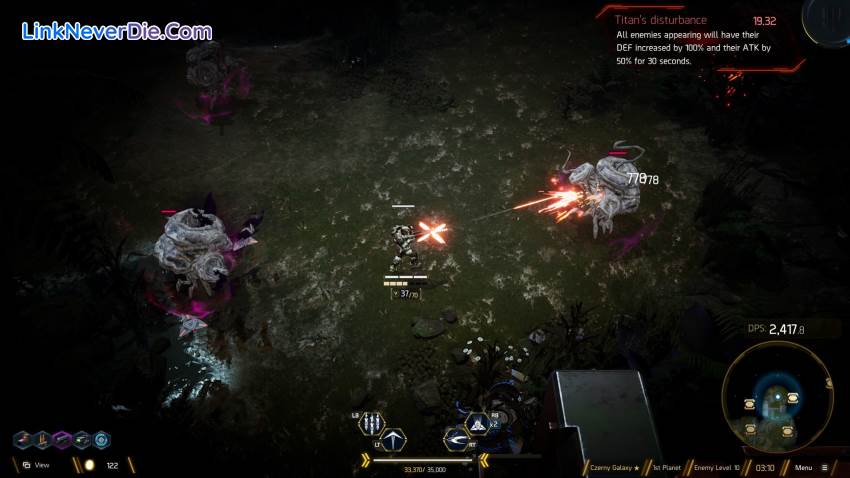Select the purple hexagon equipment icon
The height and width of the screenshot is (478, 850).
[62, 440]
